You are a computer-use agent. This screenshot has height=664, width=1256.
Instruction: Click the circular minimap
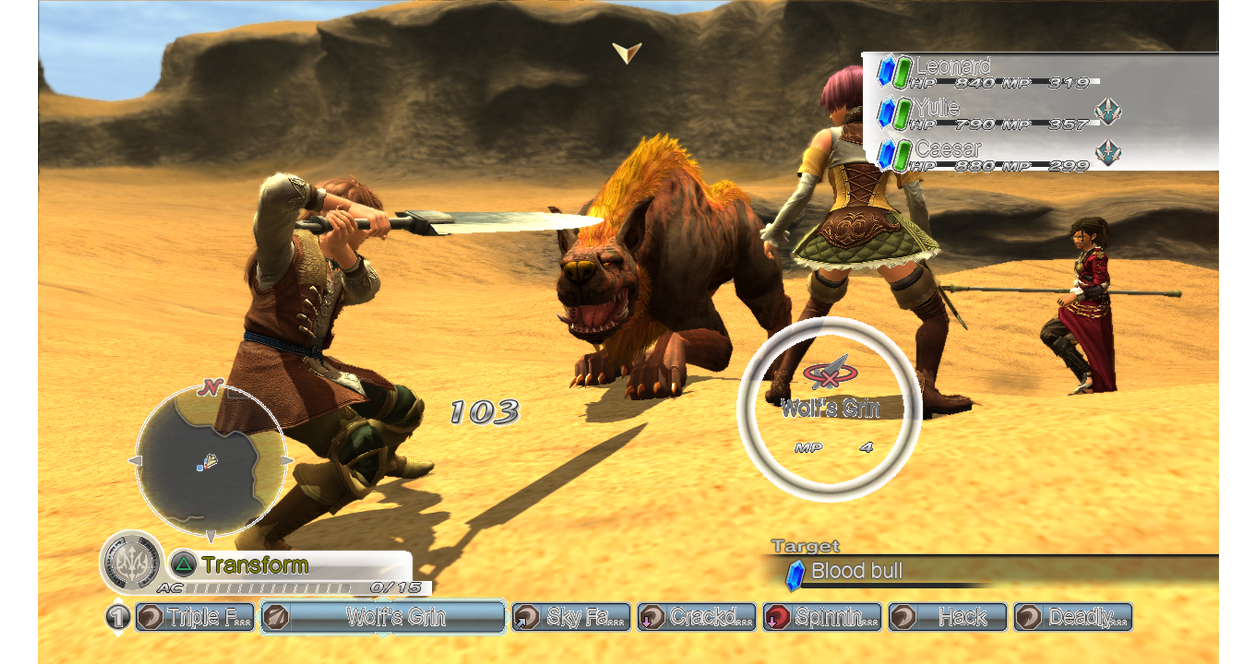pyautogui.click(x=208, y=462)
